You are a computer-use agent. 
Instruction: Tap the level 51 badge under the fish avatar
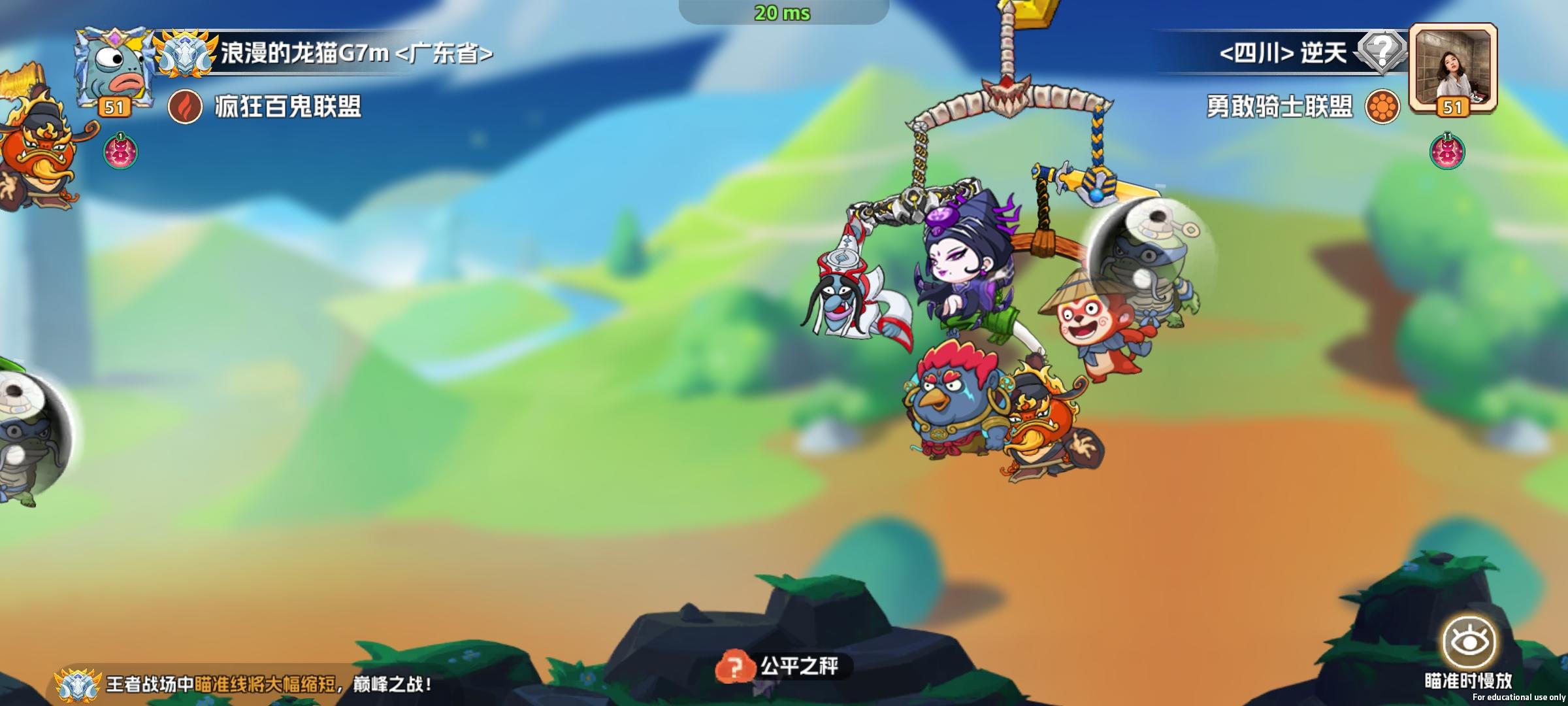point(113,108)
